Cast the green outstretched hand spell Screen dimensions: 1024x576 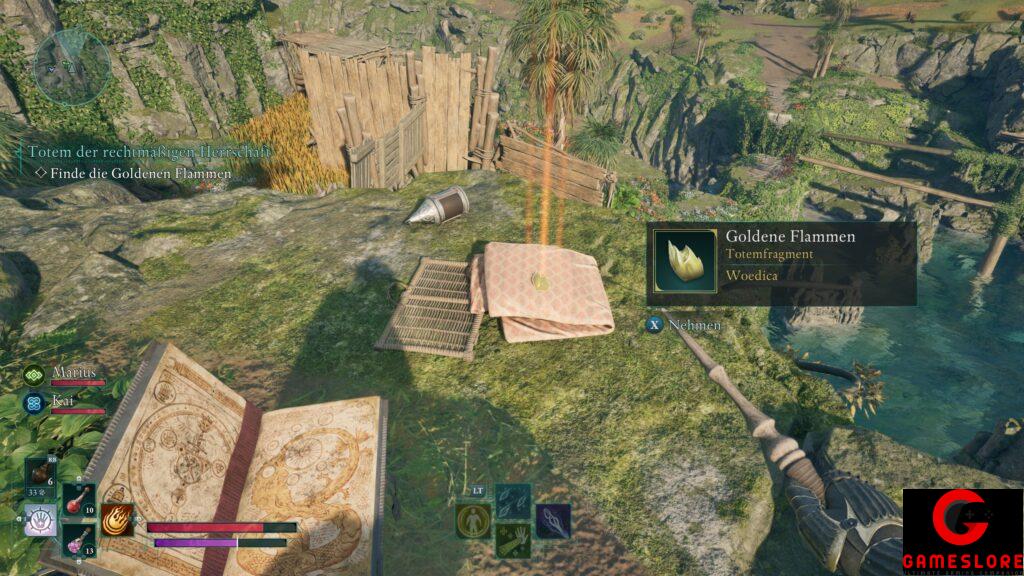(513, 540)
